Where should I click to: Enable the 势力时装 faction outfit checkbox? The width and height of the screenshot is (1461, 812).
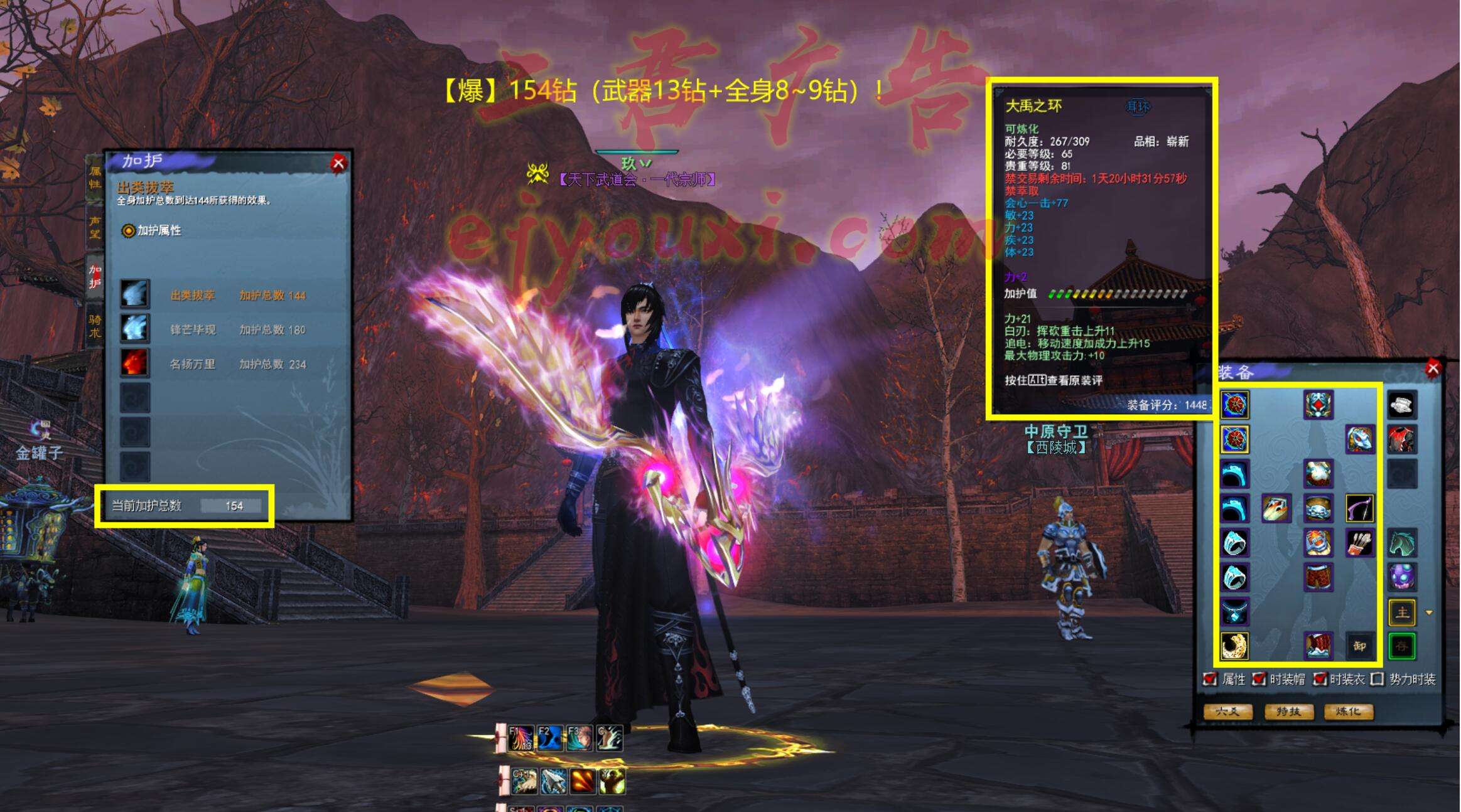[1377, 679]
